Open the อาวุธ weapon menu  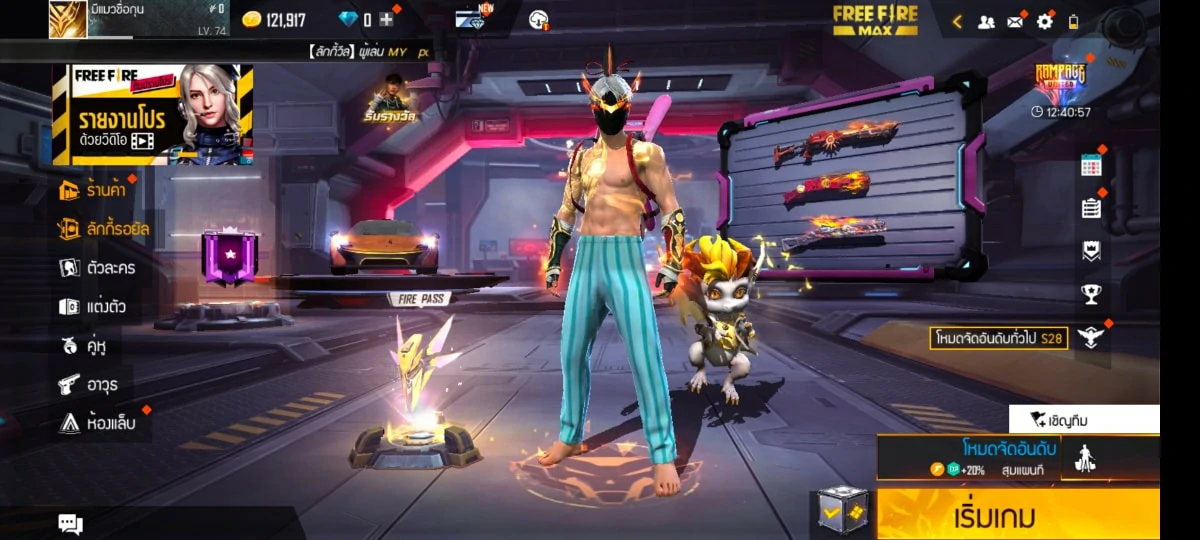tap(91, 384)
